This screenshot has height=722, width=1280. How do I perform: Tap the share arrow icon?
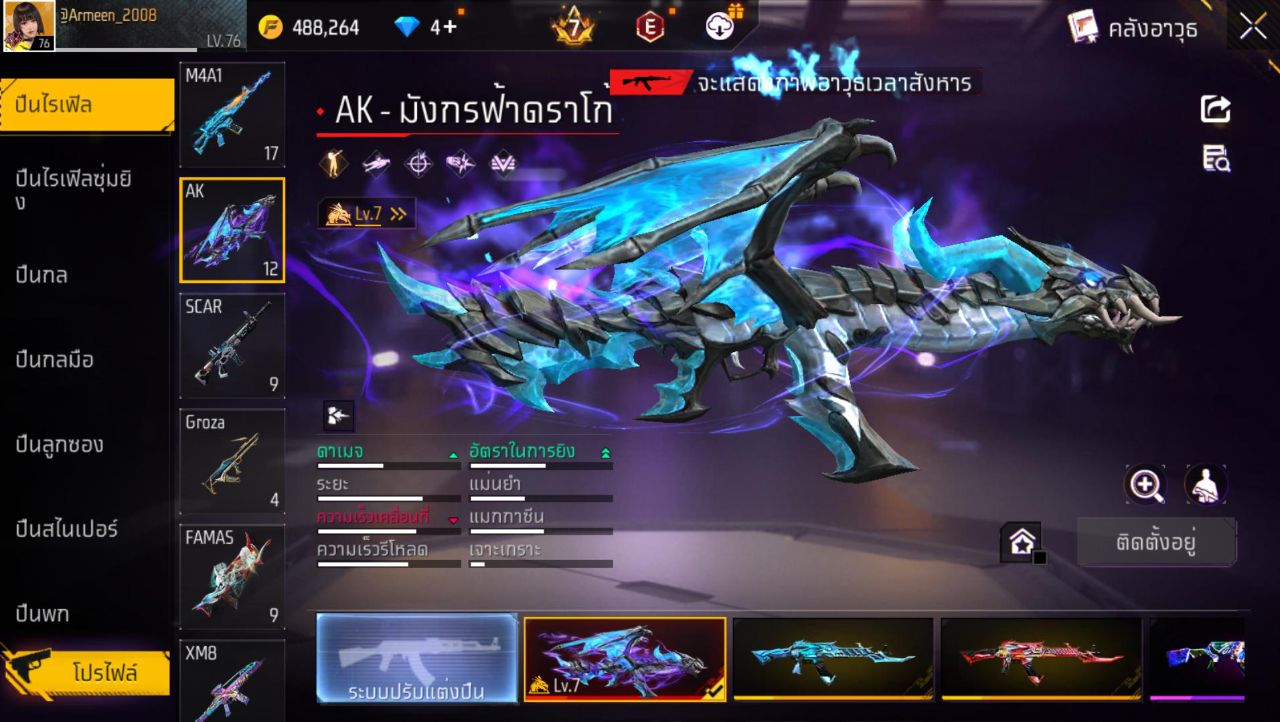point(1216,109)
